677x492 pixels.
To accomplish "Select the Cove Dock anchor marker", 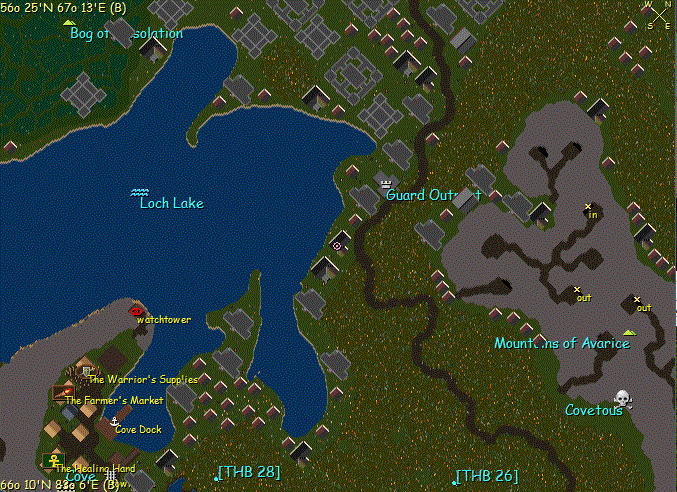I will (115, 422).
